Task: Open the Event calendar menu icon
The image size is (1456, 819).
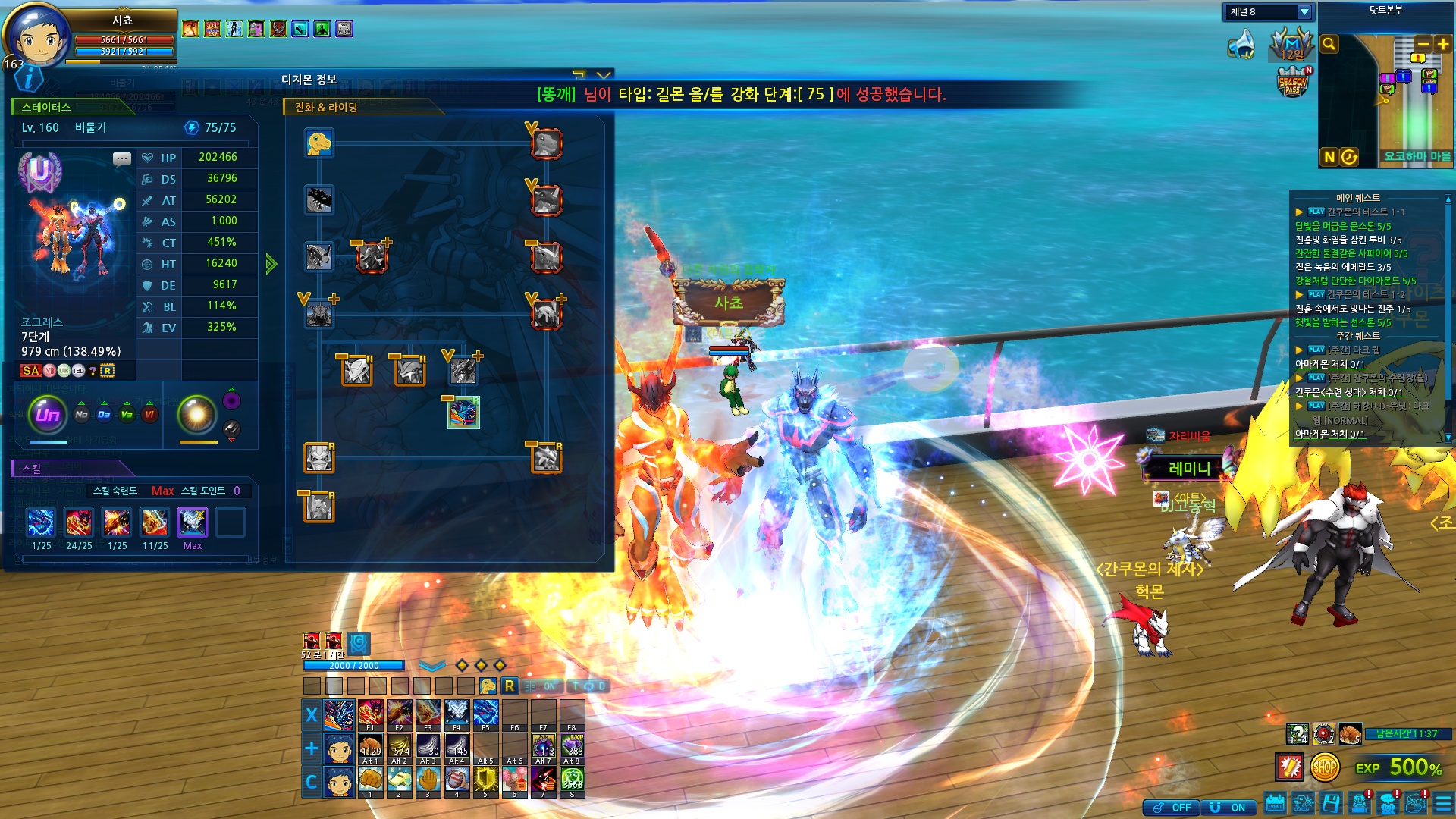Action: click(1275, 804)
